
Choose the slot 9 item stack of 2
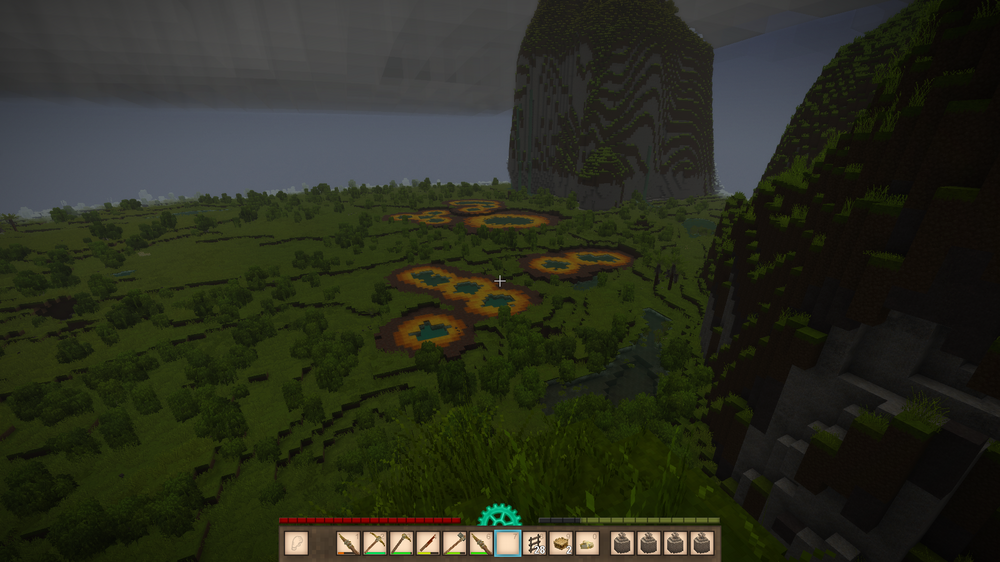(x=561, y=543)
